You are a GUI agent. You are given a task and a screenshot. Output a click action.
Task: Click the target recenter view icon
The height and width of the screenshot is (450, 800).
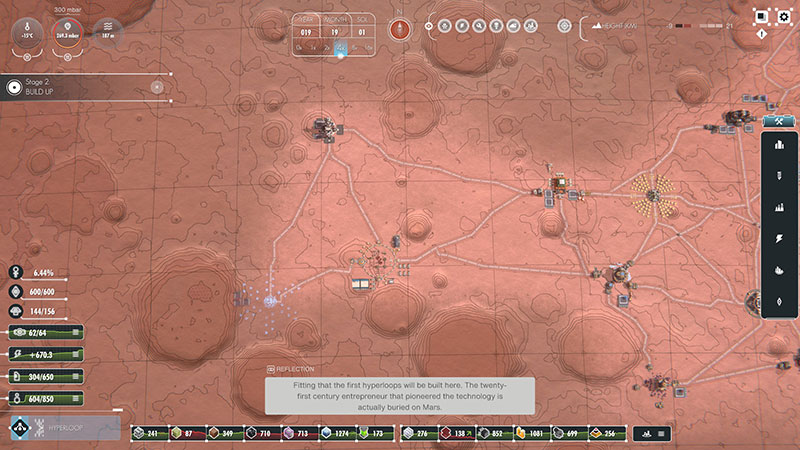(x=565, y=26)
